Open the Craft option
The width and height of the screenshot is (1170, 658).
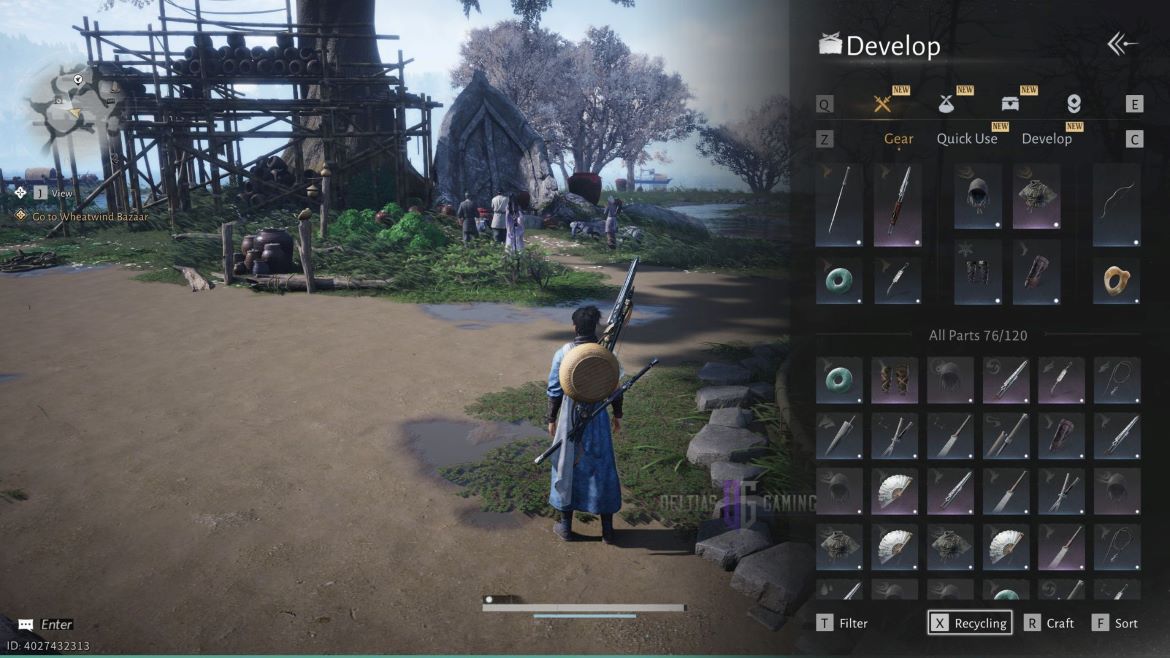coord(1049,623)
